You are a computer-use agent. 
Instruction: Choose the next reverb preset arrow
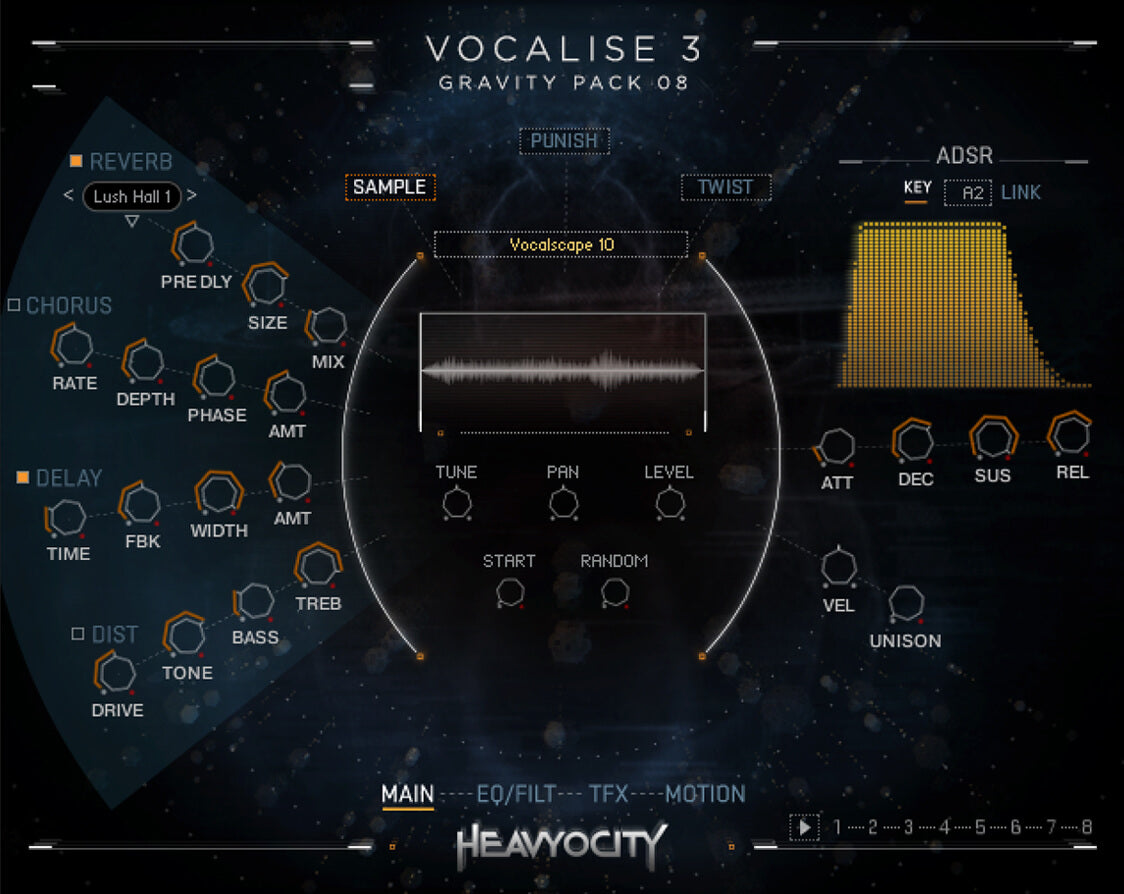(x=192, y=196)
